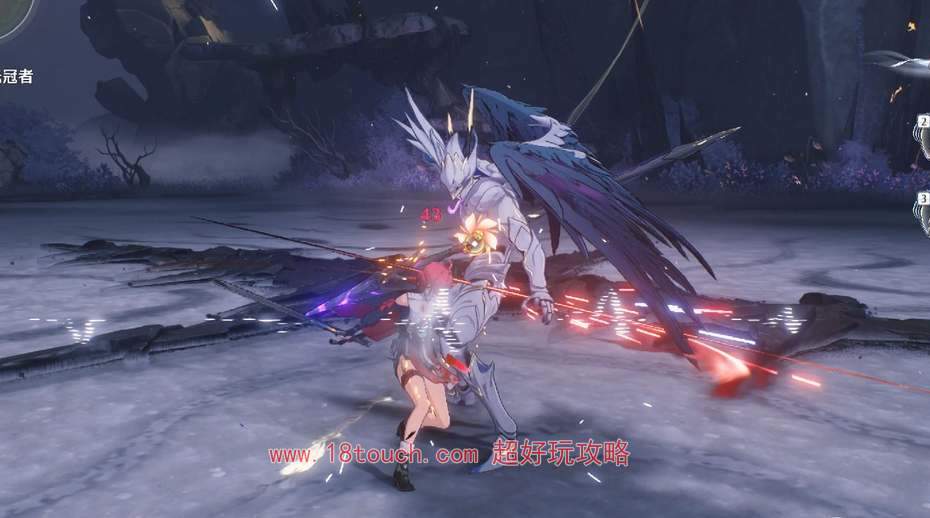Select the quest tracker text below minimap

point(16,77)
